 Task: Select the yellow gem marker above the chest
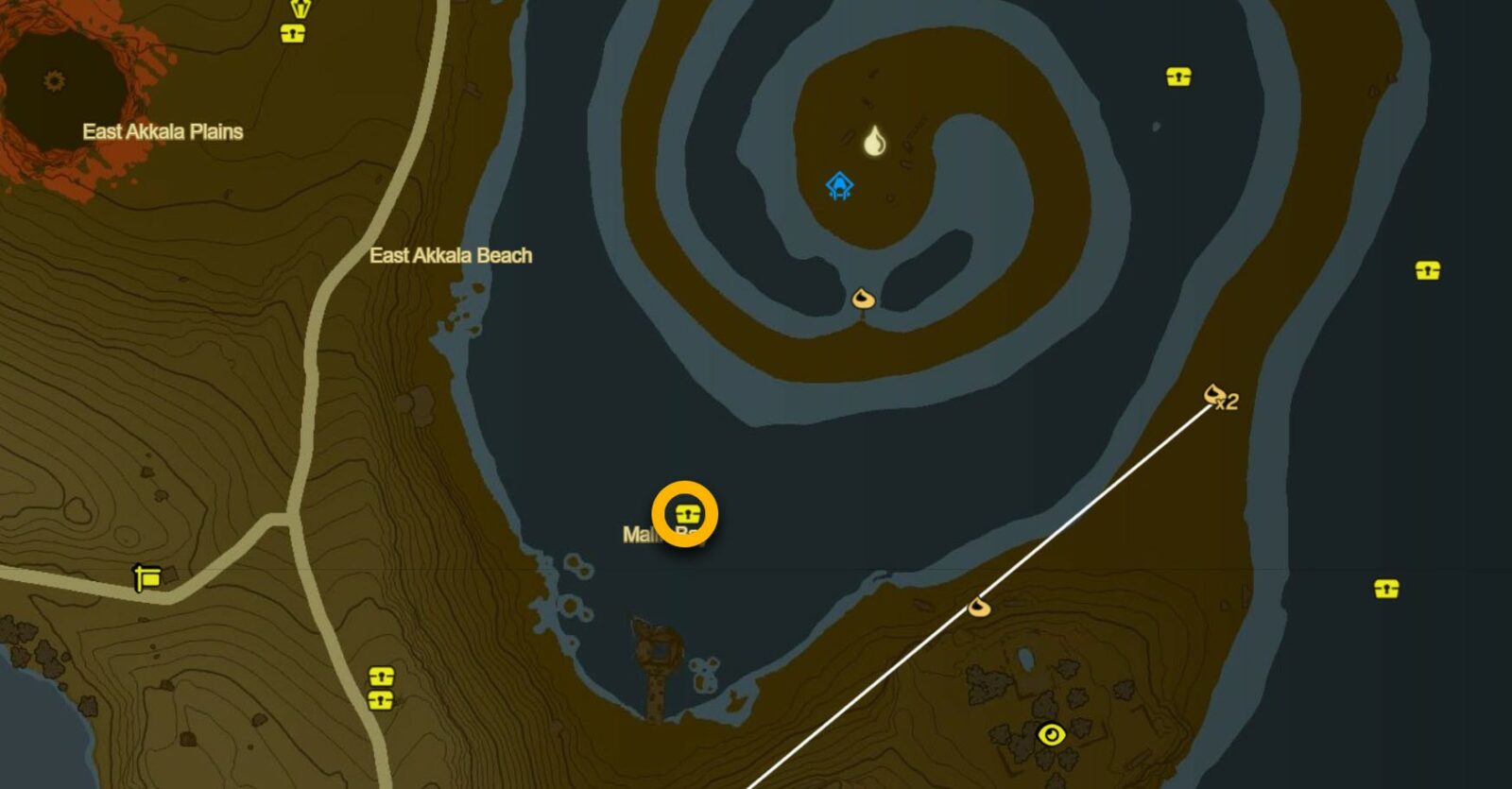point(300,9)
